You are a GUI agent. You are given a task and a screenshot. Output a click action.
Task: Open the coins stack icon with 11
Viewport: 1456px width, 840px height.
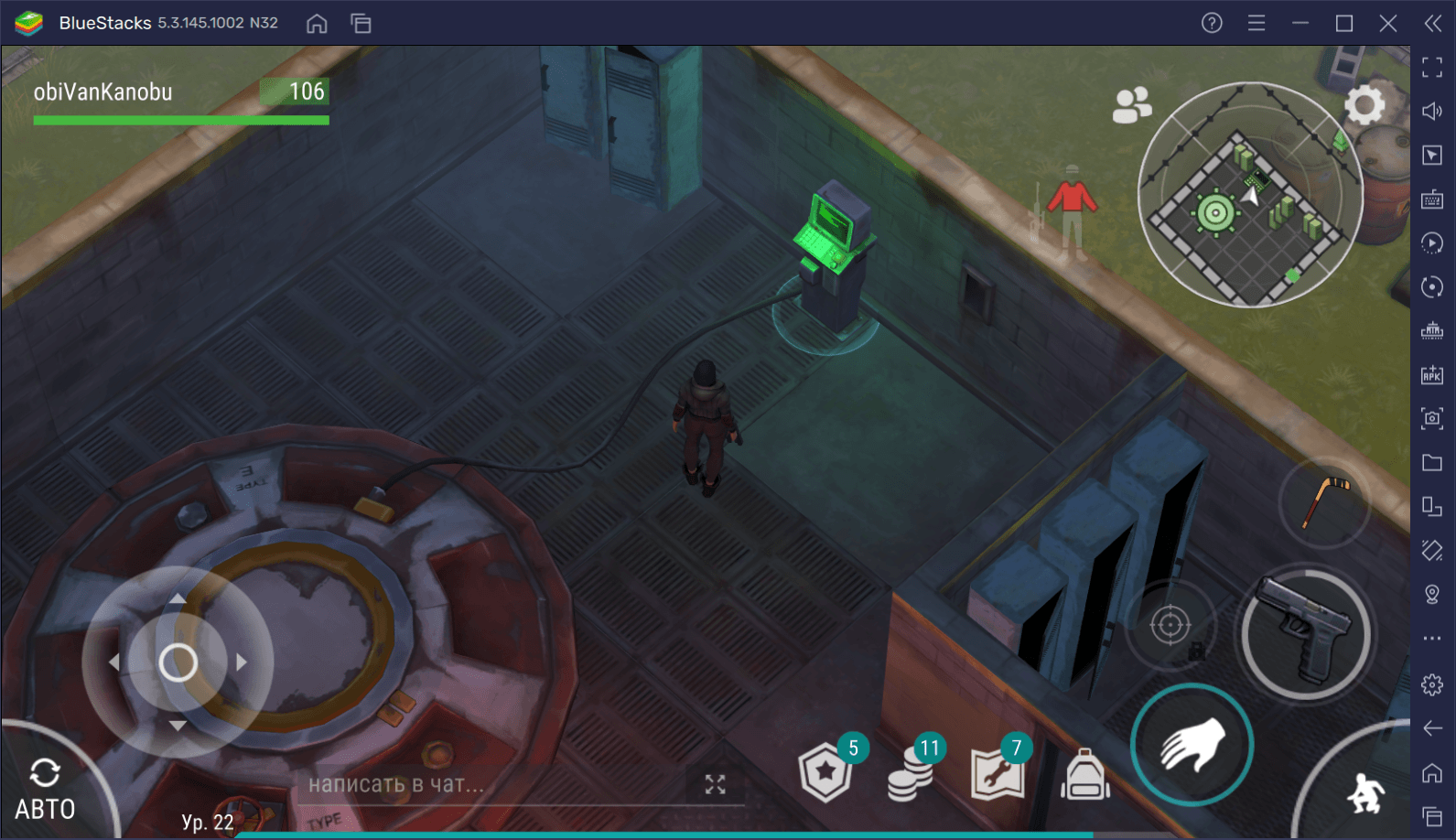[911, 773]
